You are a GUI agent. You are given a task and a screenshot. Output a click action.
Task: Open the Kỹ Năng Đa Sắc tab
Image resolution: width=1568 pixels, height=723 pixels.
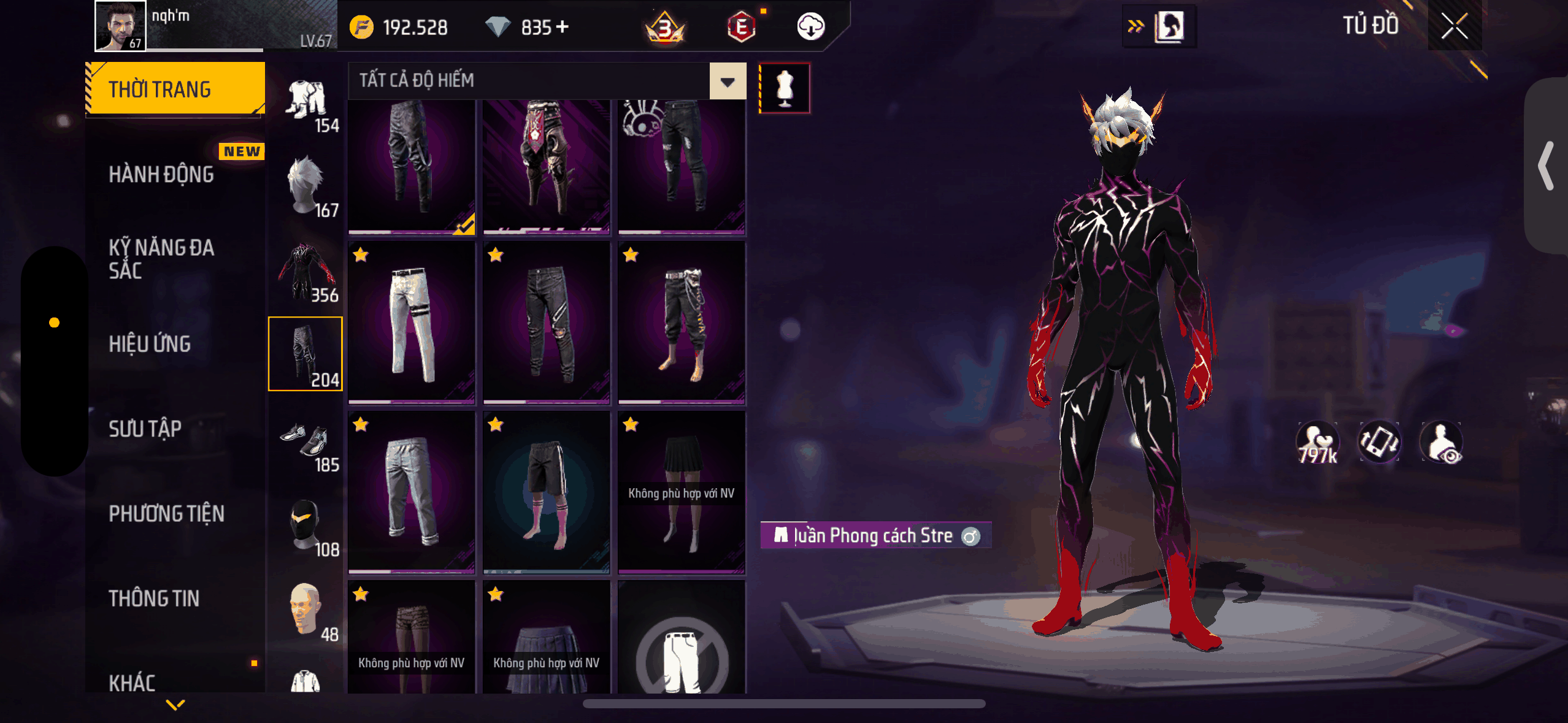click(x=161, y=258)
